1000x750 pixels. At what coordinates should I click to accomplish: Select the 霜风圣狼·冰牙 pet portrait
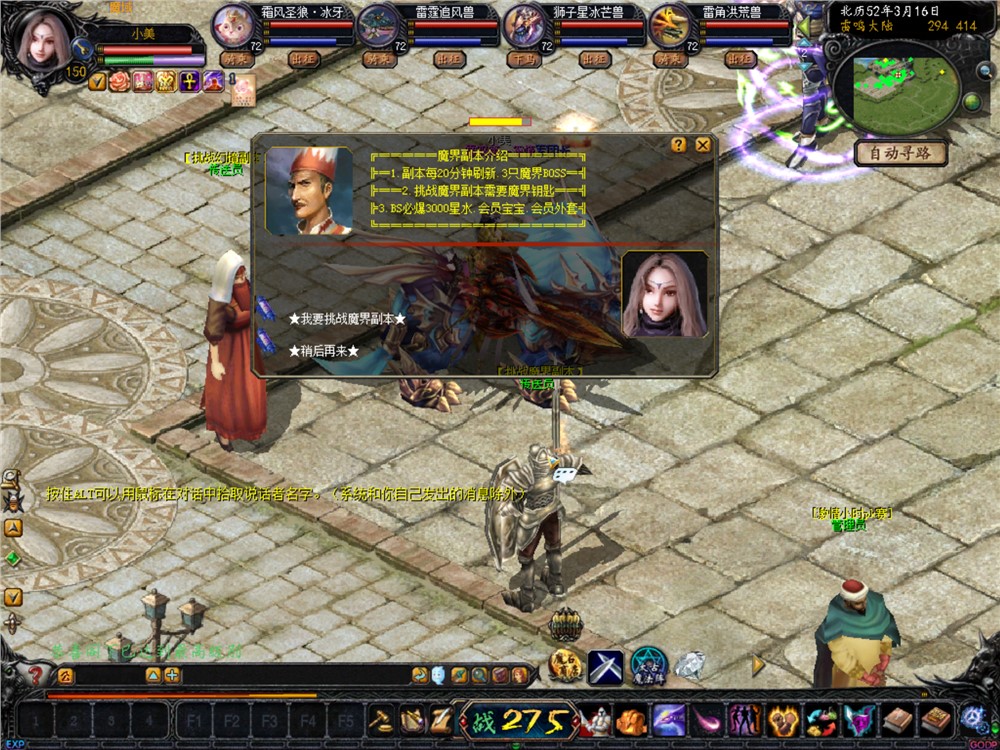(x=233, y=25)
